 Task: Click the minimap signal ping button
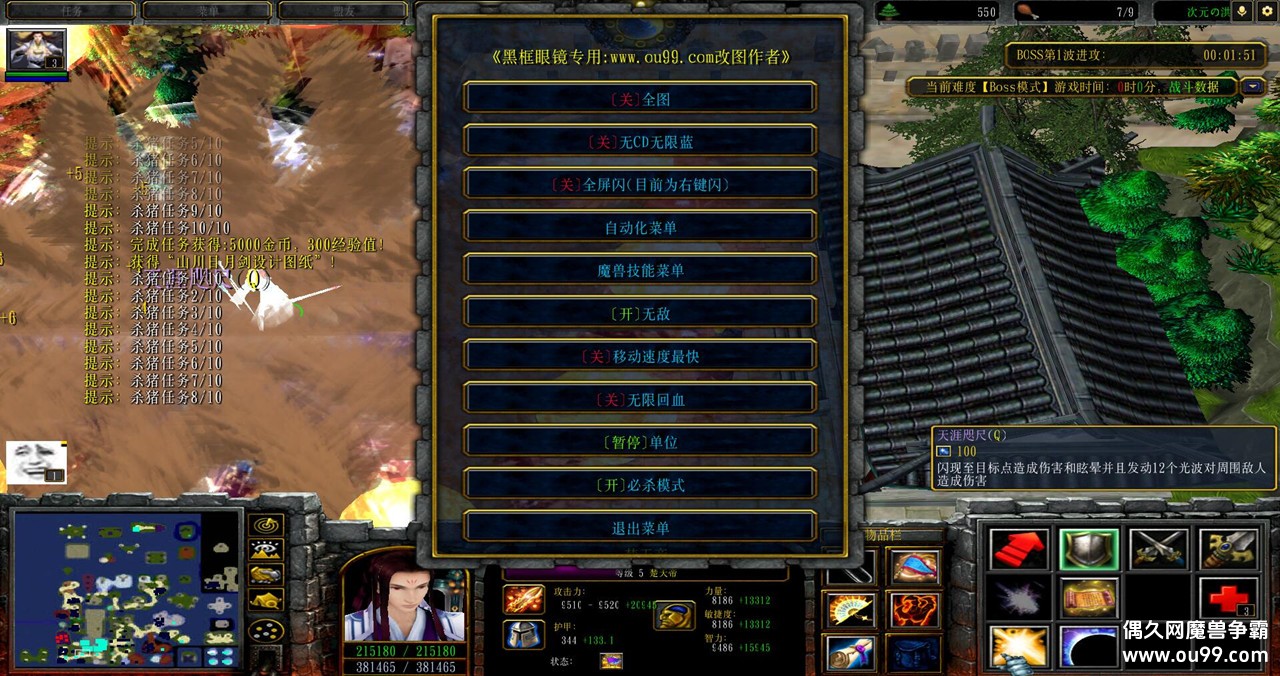265,524
